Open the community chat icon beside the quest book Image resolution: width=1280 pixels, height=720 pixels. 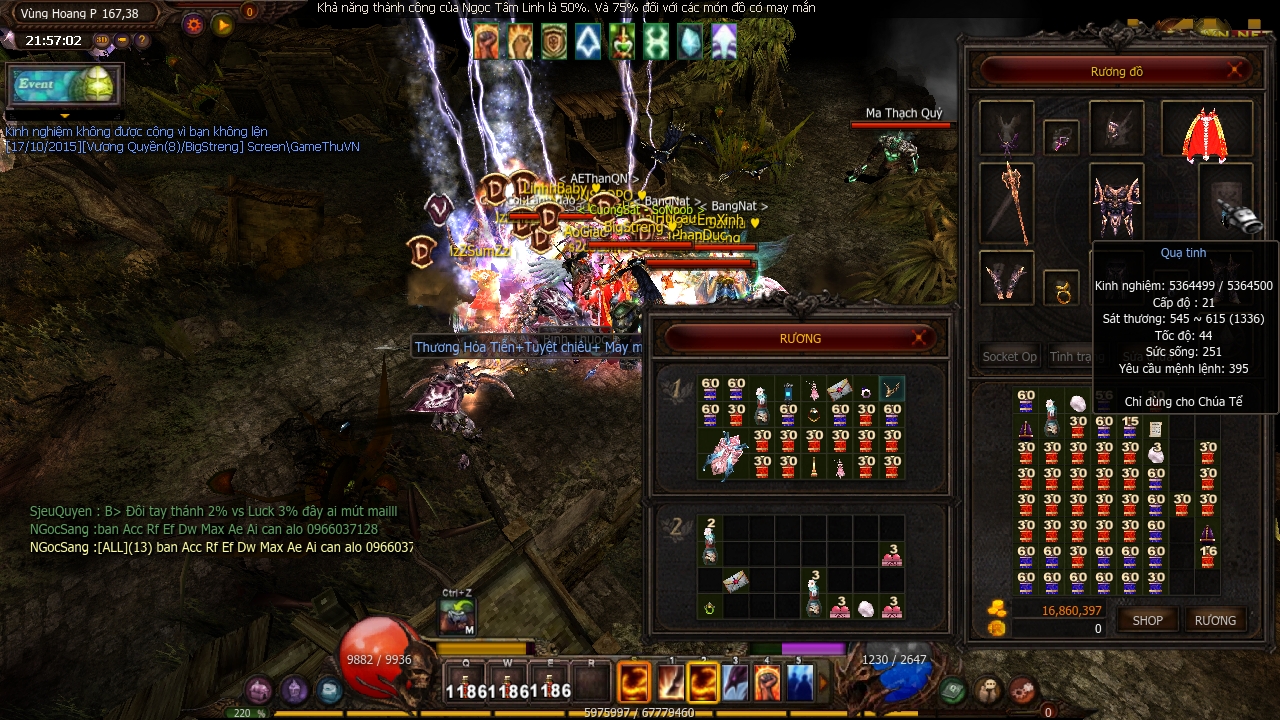click(x=988, y=688)
